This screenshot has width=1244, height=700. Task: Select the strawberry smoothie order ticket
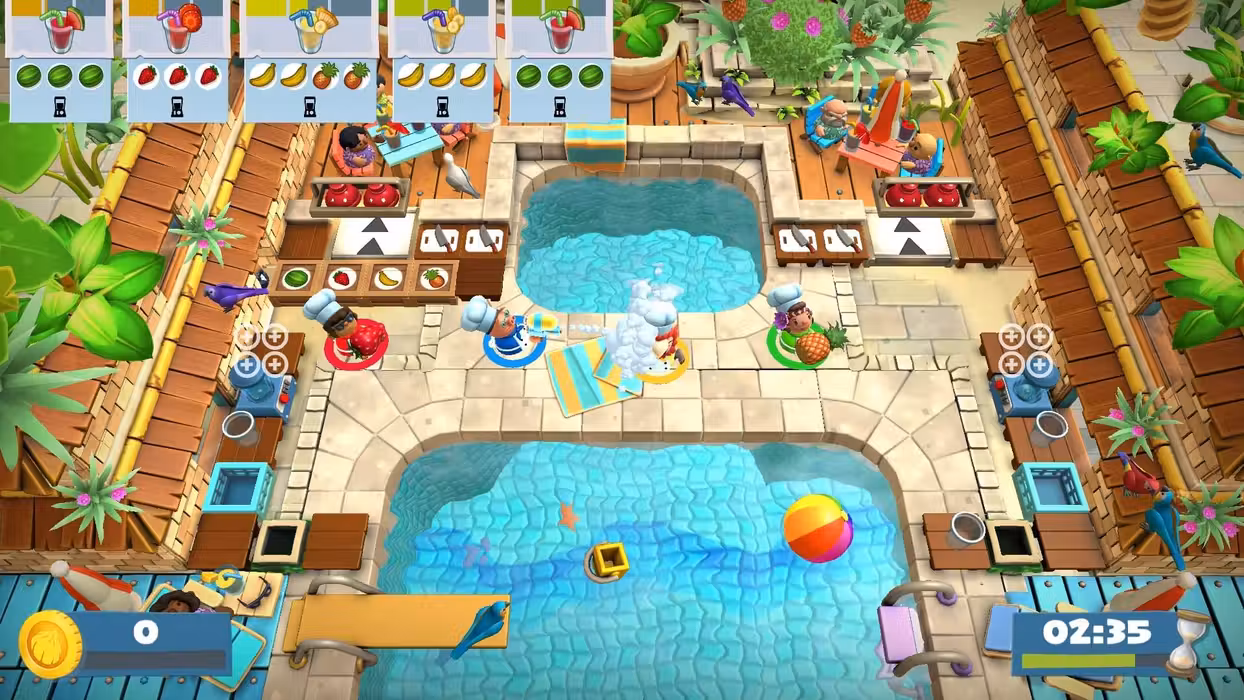(x=176, y=60)
